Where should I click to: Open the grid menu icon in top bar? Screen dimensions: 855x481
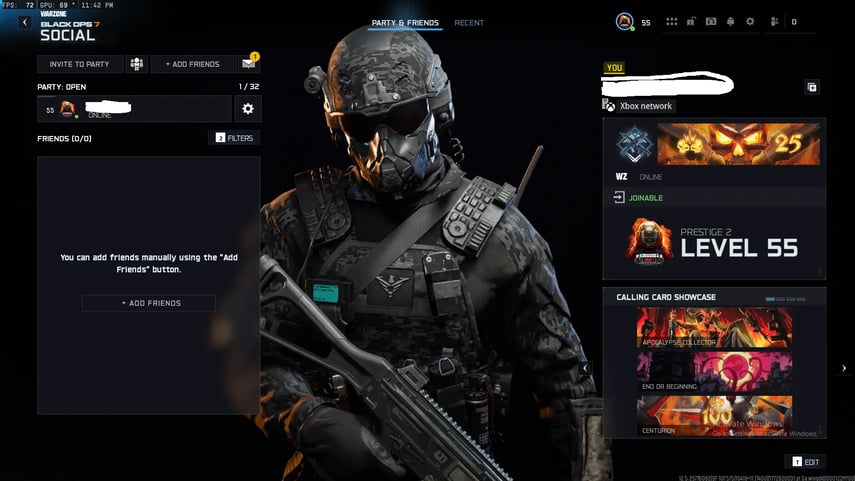point(671,21)
